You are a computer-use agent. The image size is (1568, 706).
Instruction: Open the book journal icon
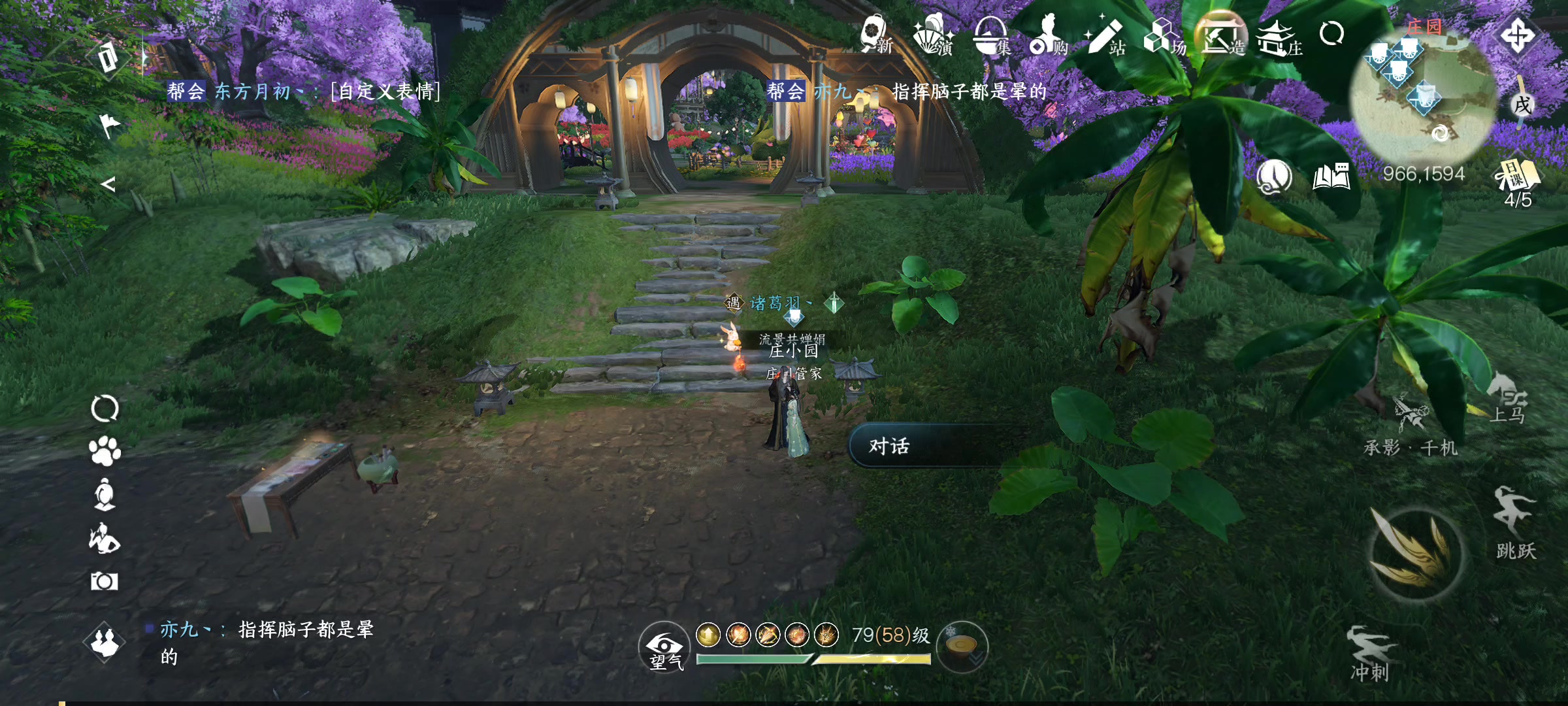tap(1331, 176)
